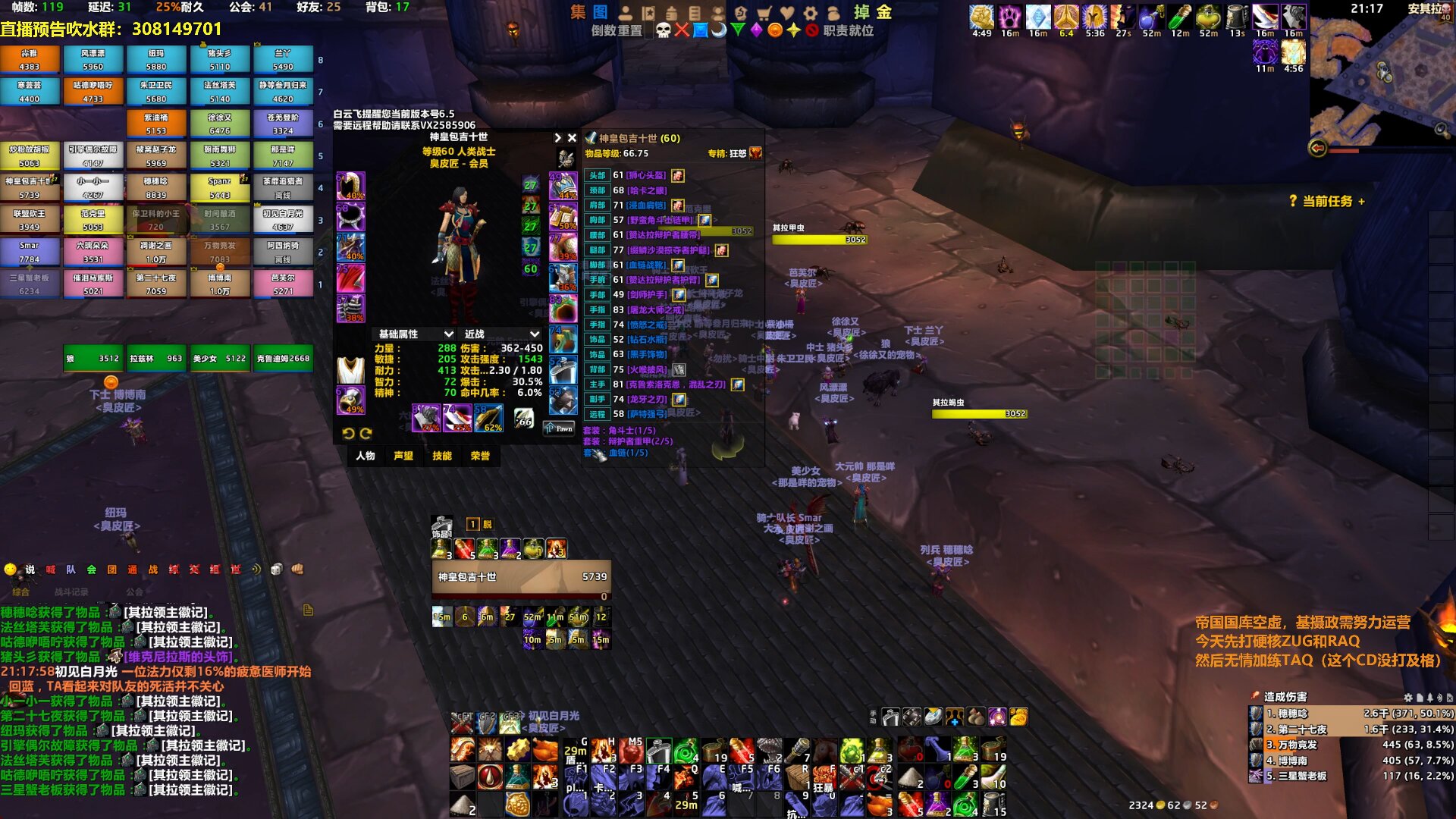Select the red cloak equipment slot
The image size is (1456, 819).
tap(350, 278)
